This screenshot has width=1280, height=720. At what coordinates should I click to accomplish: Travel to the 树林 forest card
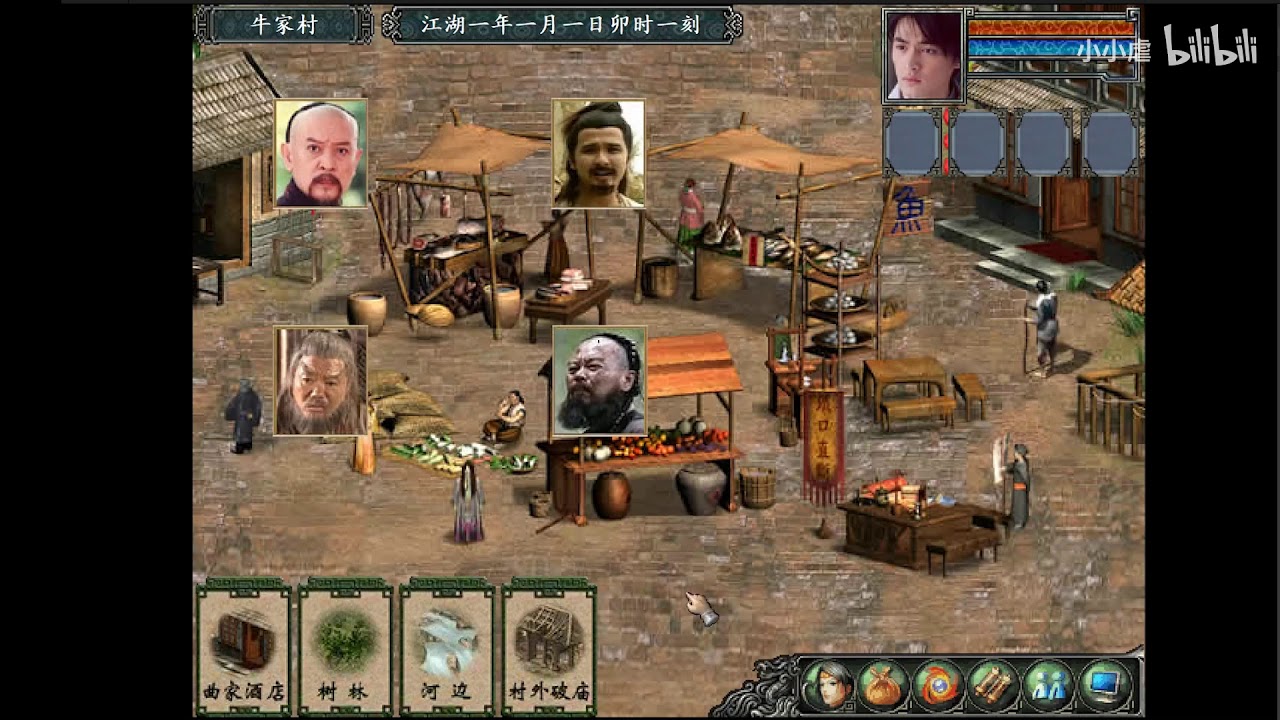[345, 647]
